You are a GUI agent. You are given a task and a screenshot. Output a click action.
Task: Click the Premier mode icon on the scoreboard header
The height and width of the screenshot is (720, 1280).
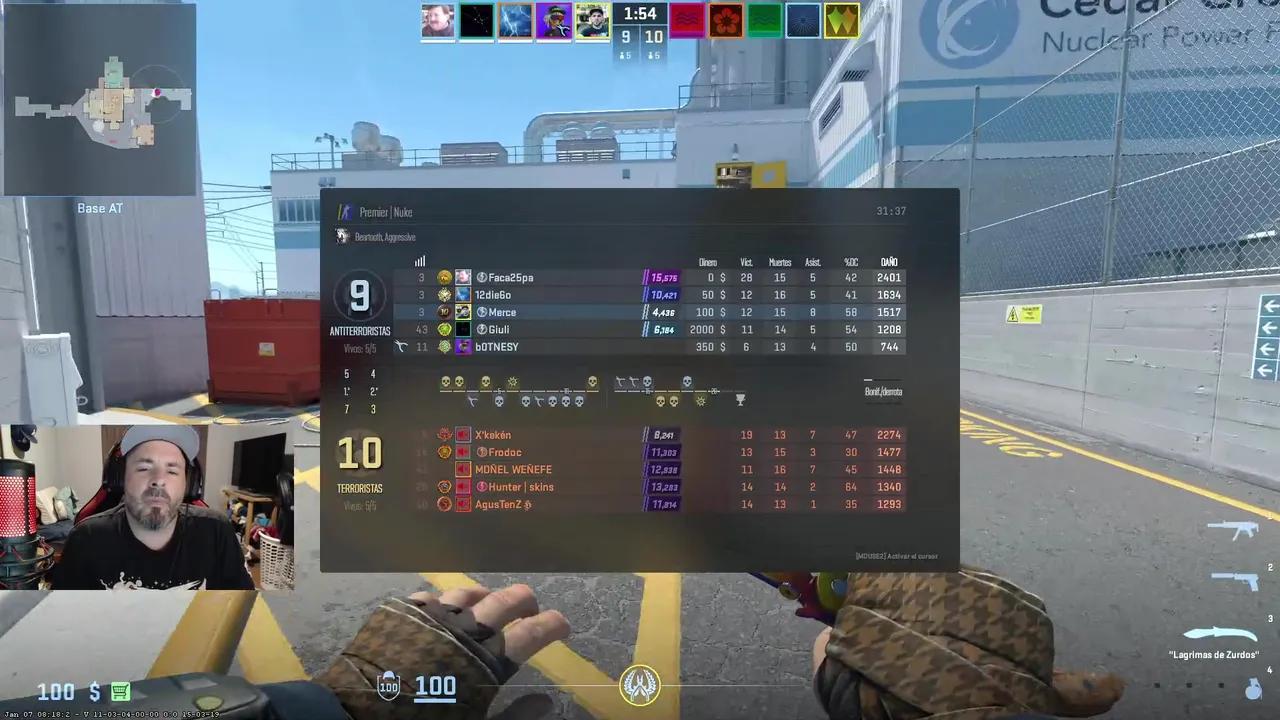345,211
